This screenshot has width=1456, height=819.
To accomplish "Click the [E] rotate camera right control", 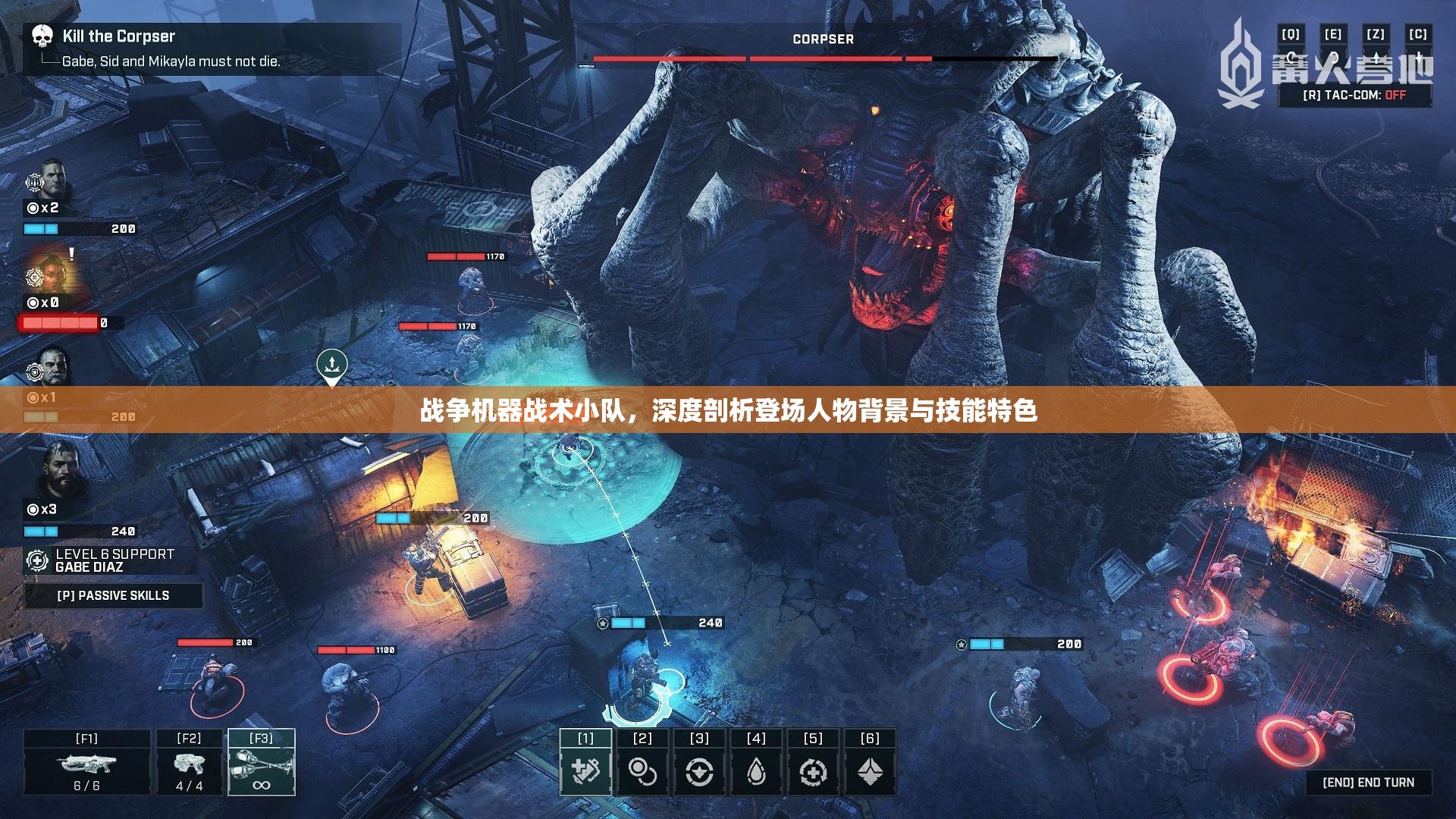I will [x=1335, y=33].
